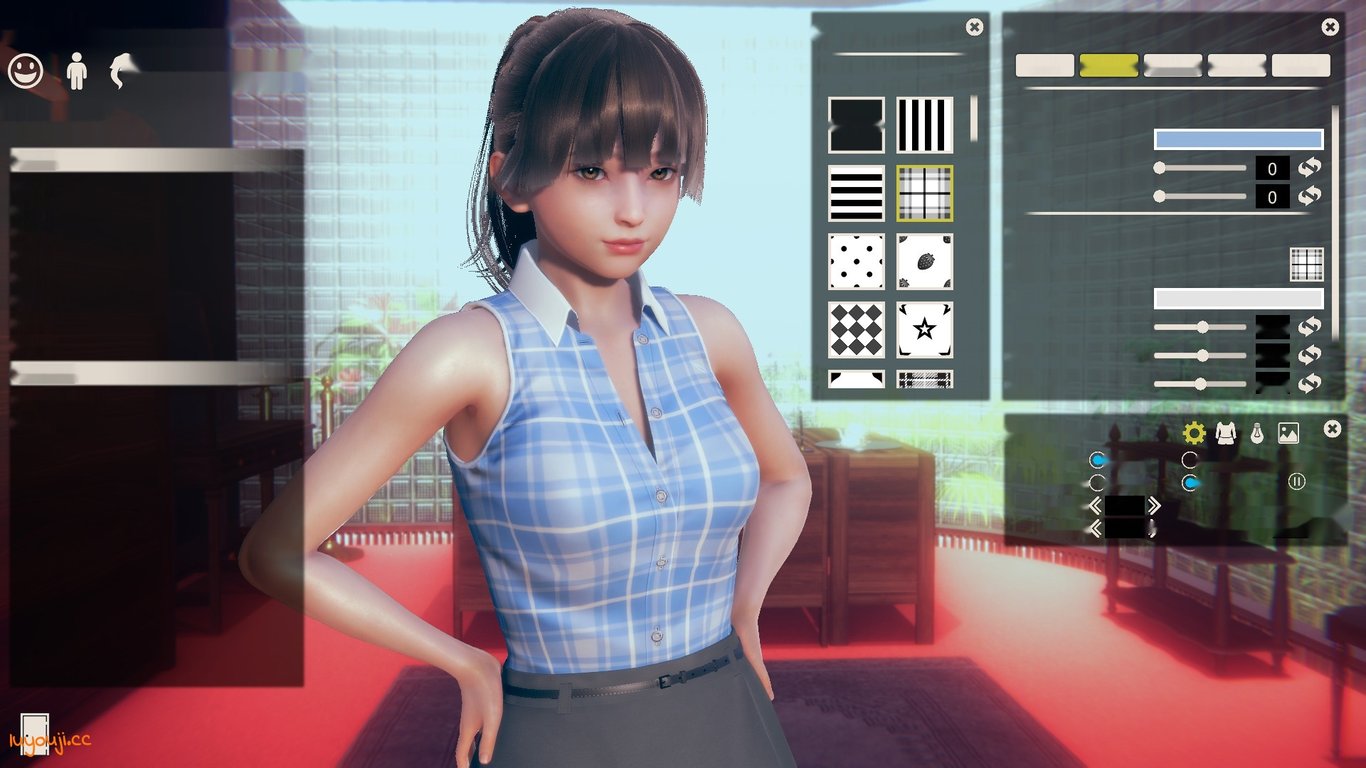Viewport: 1366px width, 768px height.
Task: Click the right arrow of the coordinate selector
Action: (1153, 505)
